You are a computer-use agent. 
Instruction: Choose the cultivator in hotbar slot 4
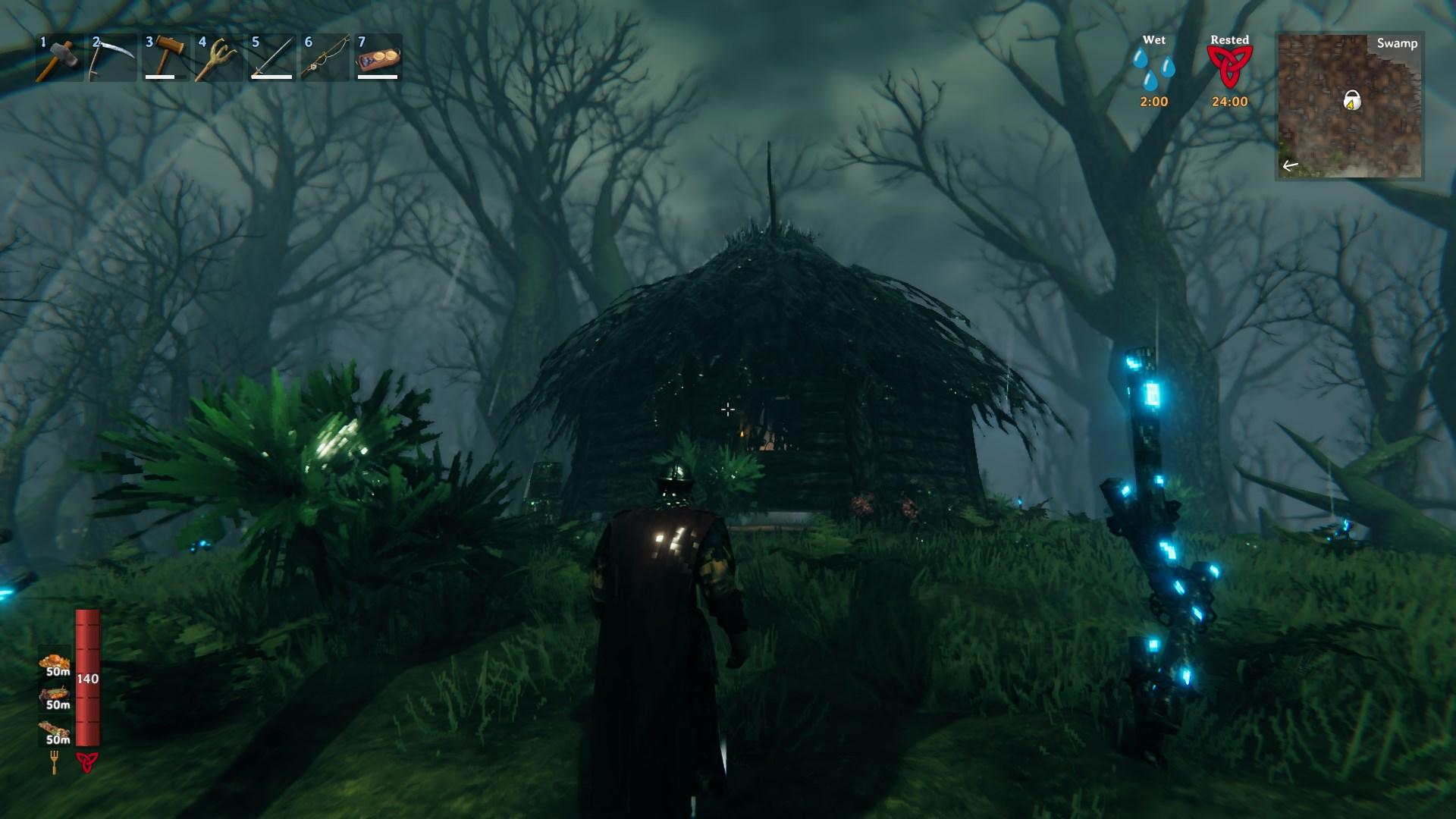[x=218, y=57]
